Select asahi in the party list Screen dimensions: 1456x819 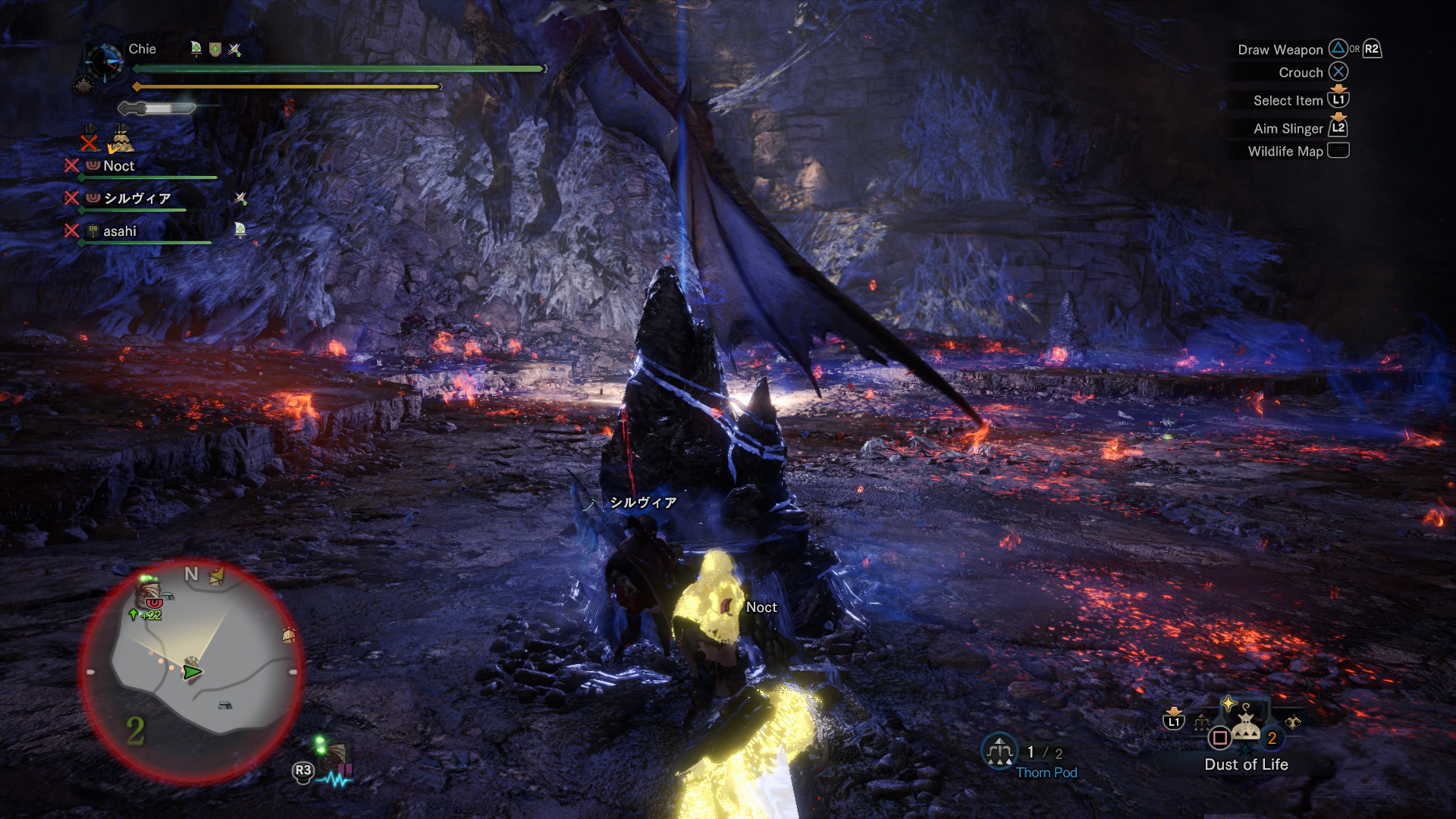point(120,231)
